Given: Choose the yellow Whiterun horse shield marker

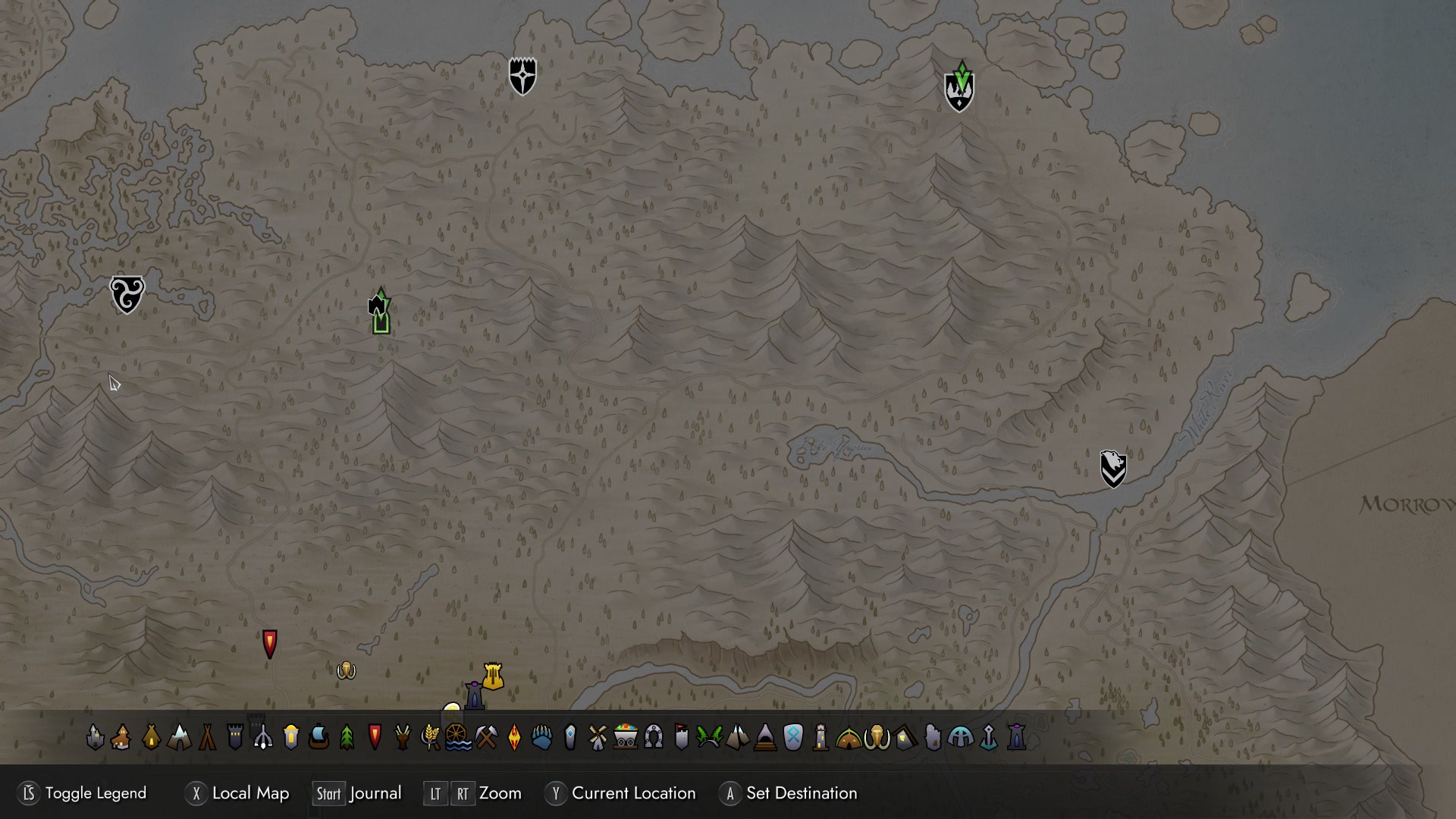Looking at the screenshot, I should point(493,676).
